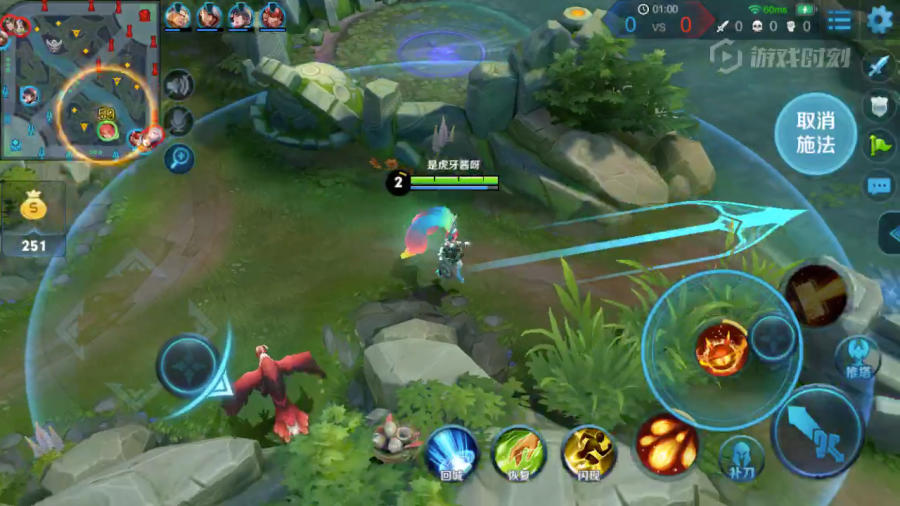Send the green flag gather signal
900x506 pixels.
coord(878,145)
